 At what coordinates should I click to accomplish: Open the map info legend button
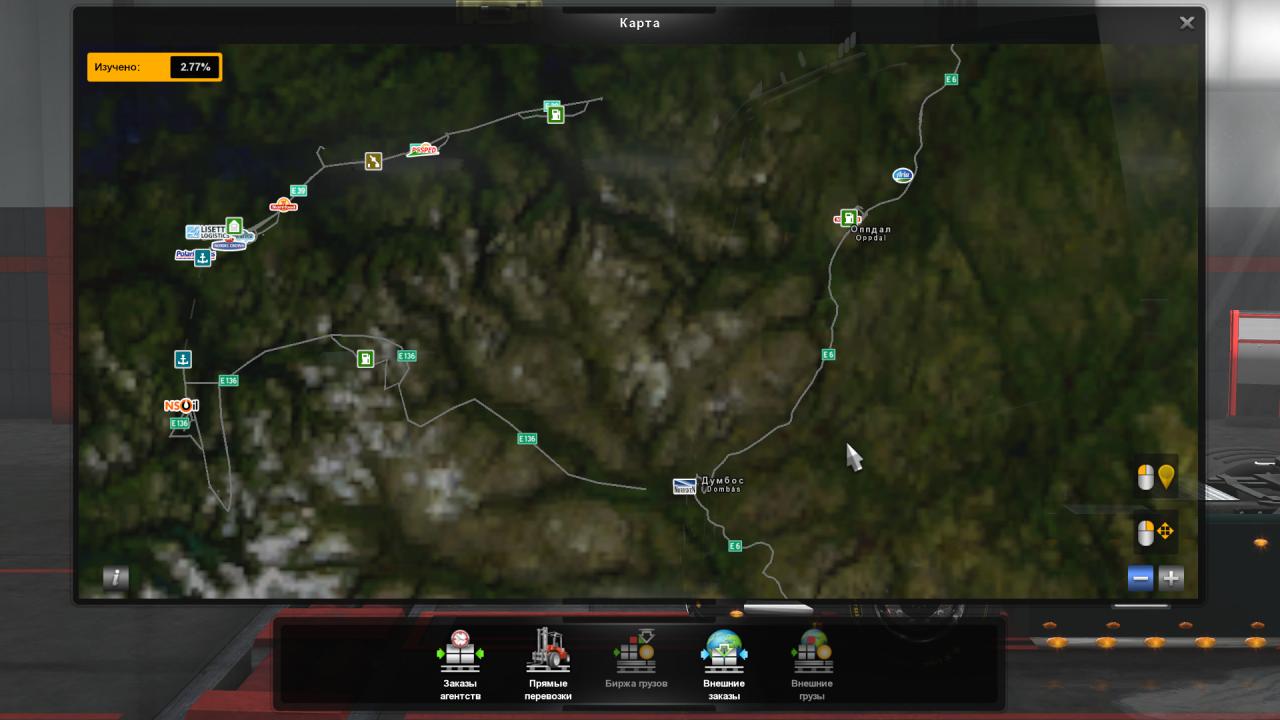pyautogui.click(x=116, y=577)
